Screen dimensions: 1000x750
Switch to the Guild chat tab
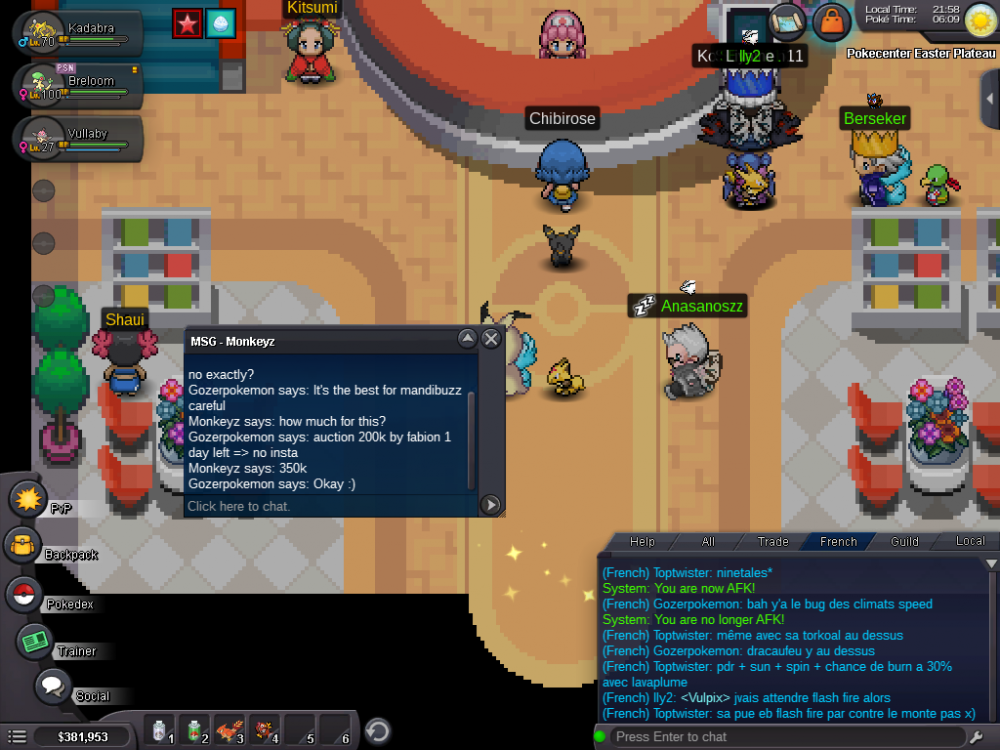click(x=905, y=541)
